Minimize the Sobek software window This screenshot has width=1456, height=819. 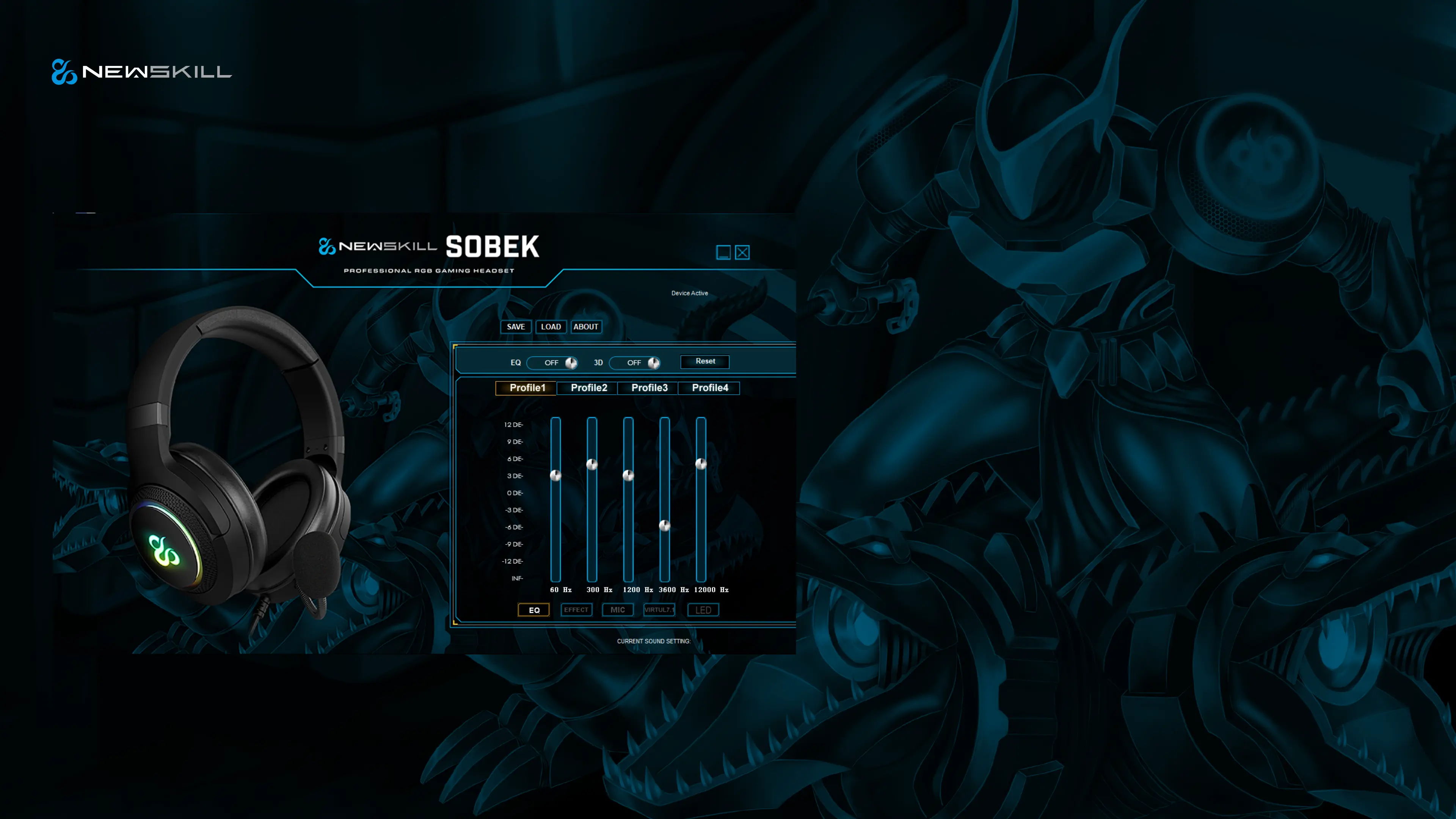point(723,253)
